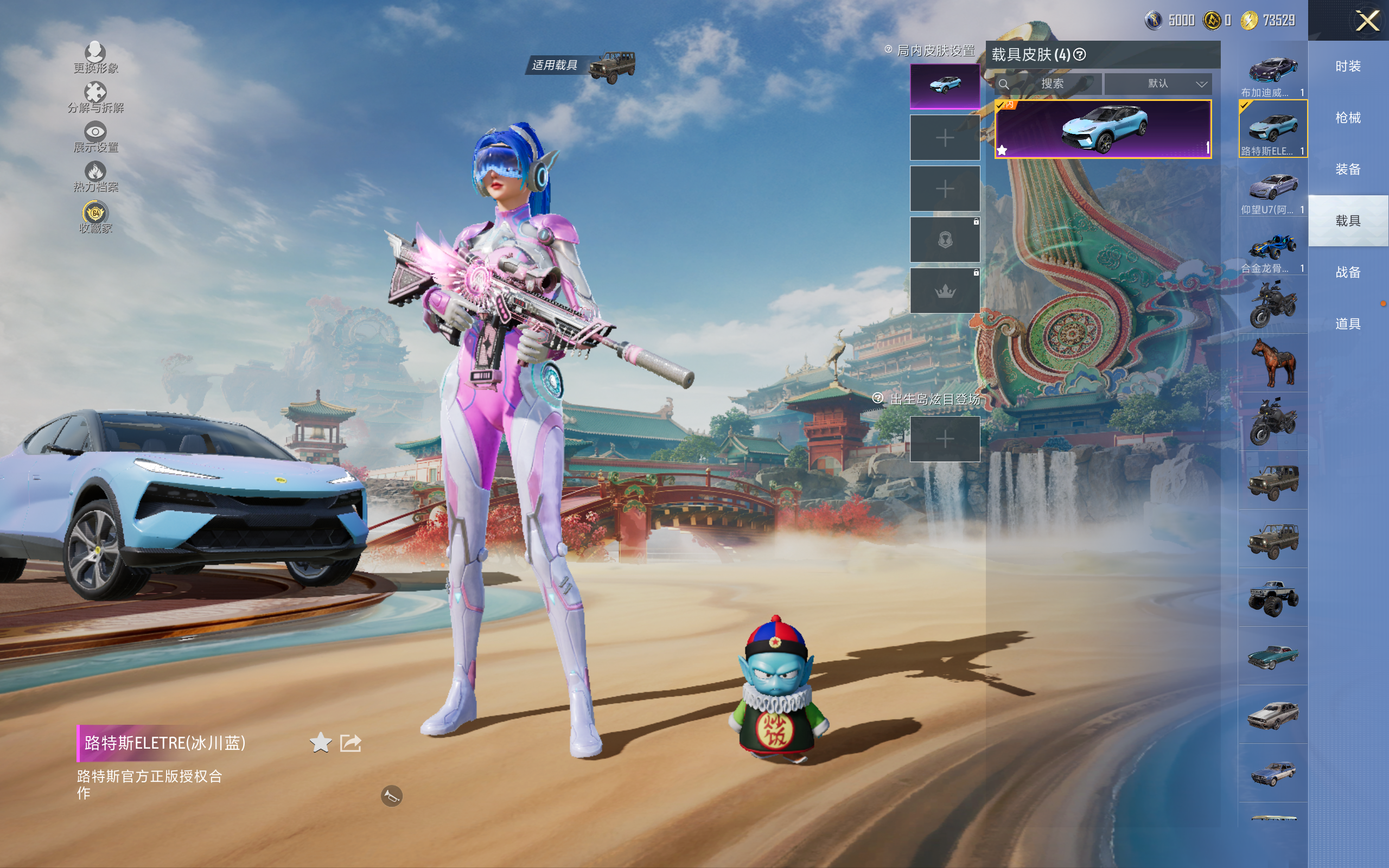Select the brown horse mount thumbnail
This screenshot has height=868, width=1389.
pos(1272,363)
